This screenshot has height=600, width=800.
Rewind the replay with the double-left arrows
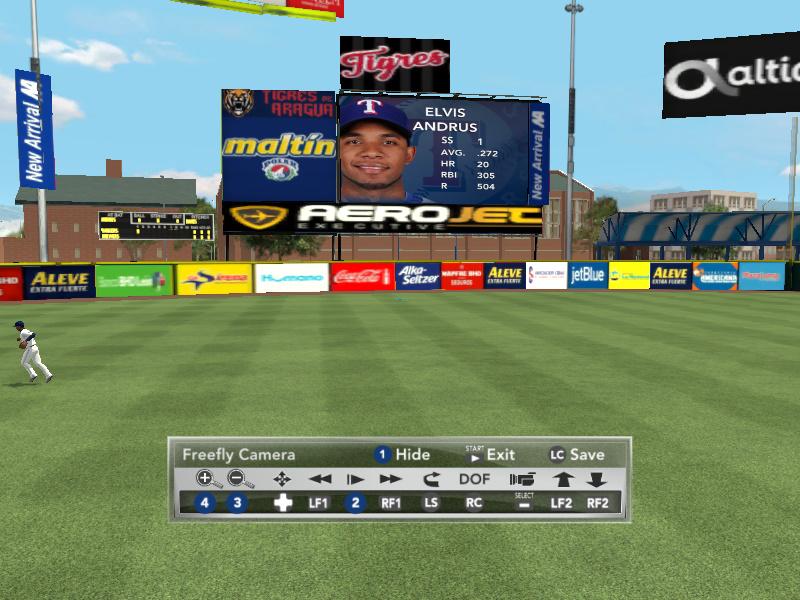[x=319, y=479]
